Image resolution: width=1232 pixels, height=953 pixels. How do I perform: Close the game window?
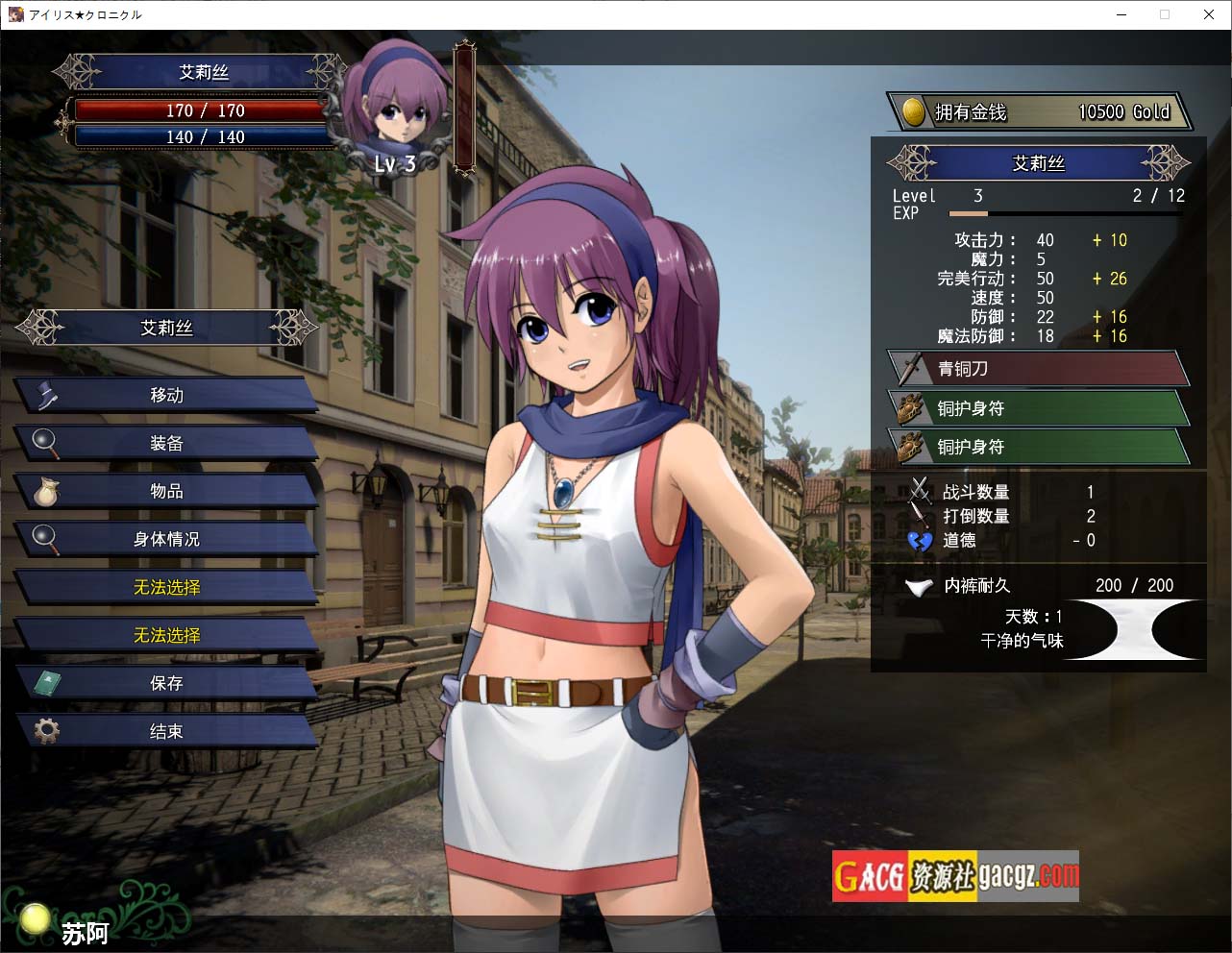click(1209, 14)
